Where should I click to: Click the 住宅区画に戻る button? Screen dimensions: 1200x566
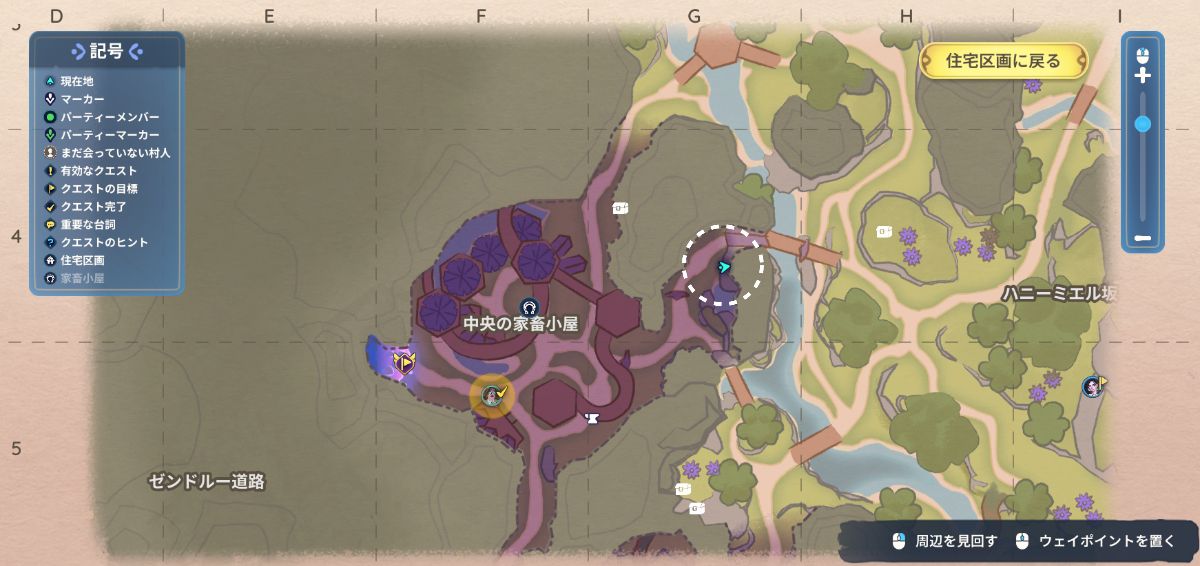click(1002, 61)
